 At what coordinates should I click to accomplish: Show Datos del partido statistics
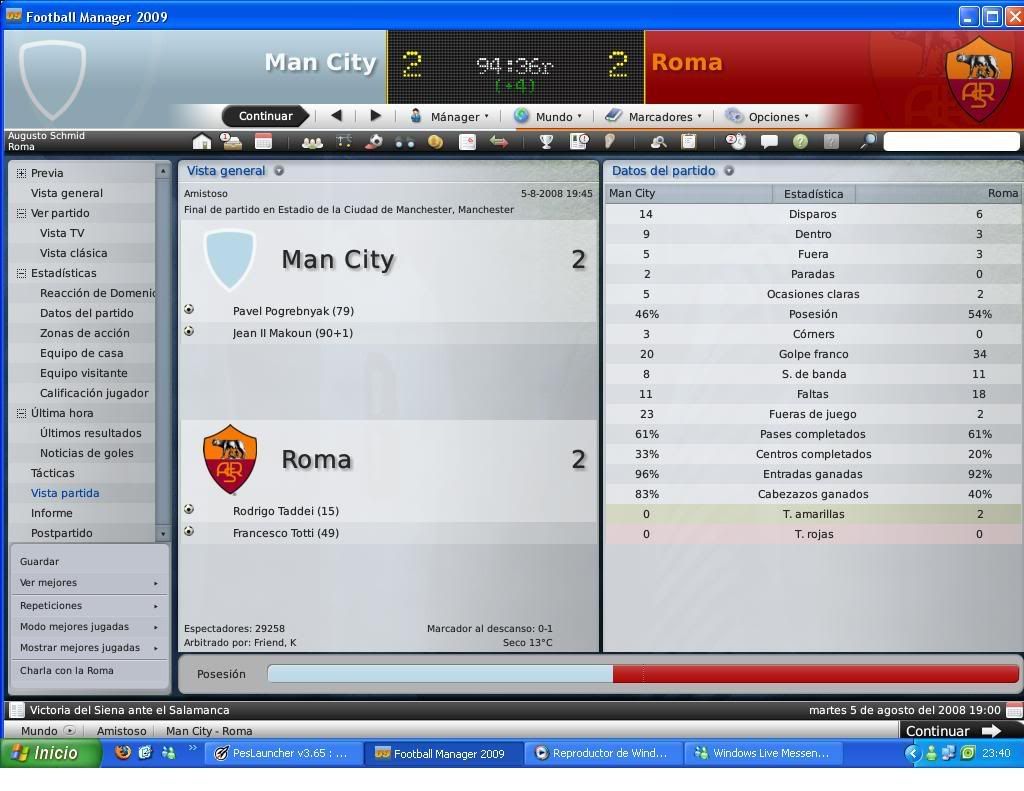click(86, 313)
